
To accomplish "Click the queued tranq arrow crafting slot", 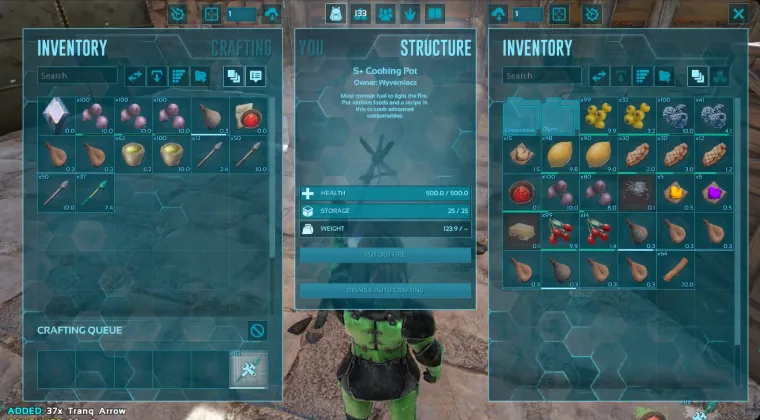I will coord(248,370).
